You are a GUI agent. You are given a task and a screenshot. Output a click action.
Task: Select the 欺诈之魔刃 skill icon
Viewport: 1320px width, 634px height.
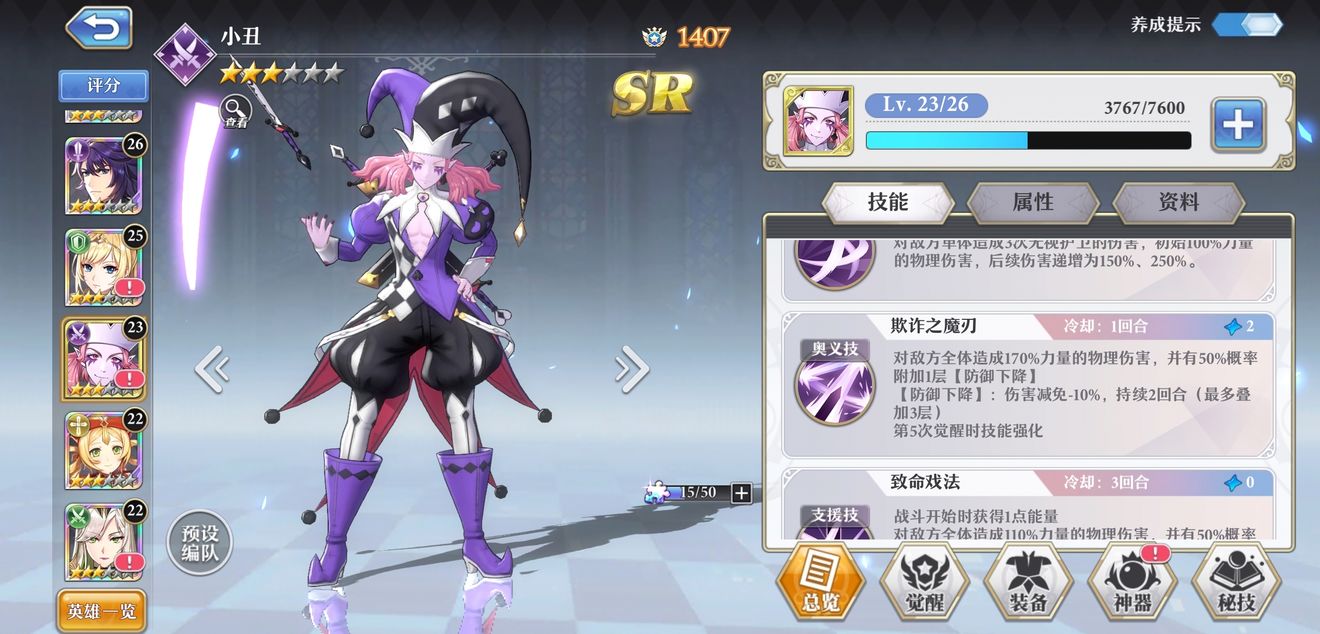click(834, 385)
